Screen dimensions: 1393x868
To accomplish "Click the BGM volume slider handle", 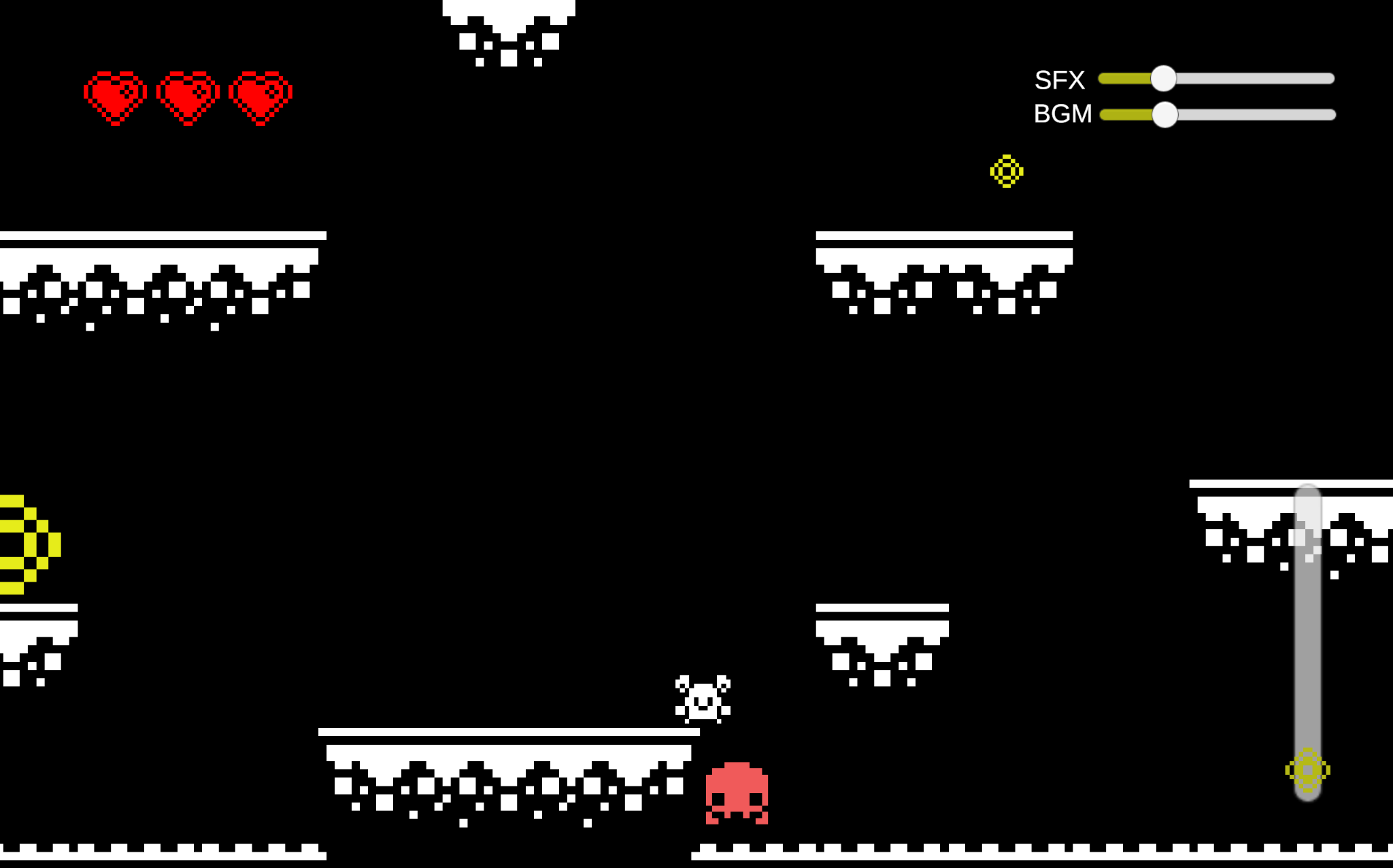I will [x=1164, y=116].
